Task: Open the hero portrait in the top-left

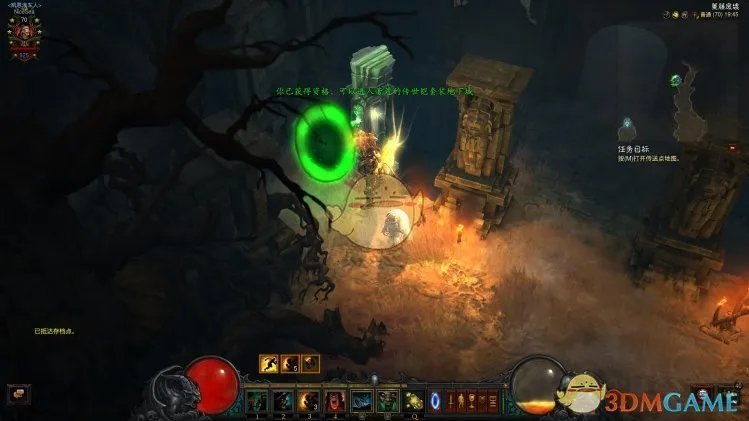Action: [24, 32]
